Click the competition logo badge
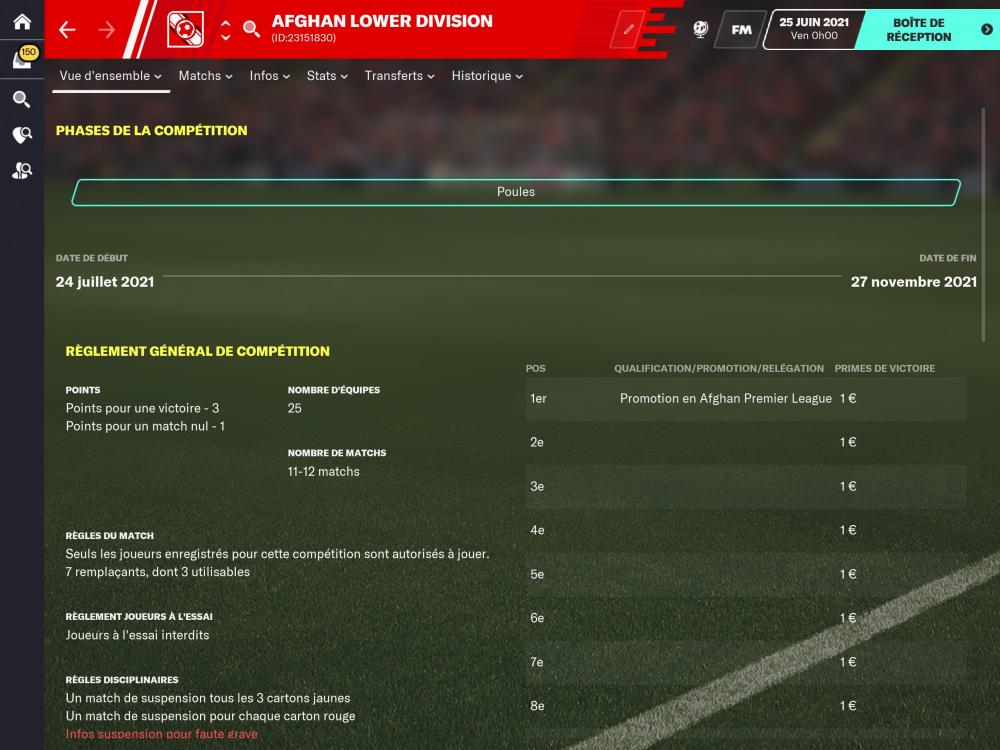Viewport: 1000px width, 750px height. click(x=185, y=29)
